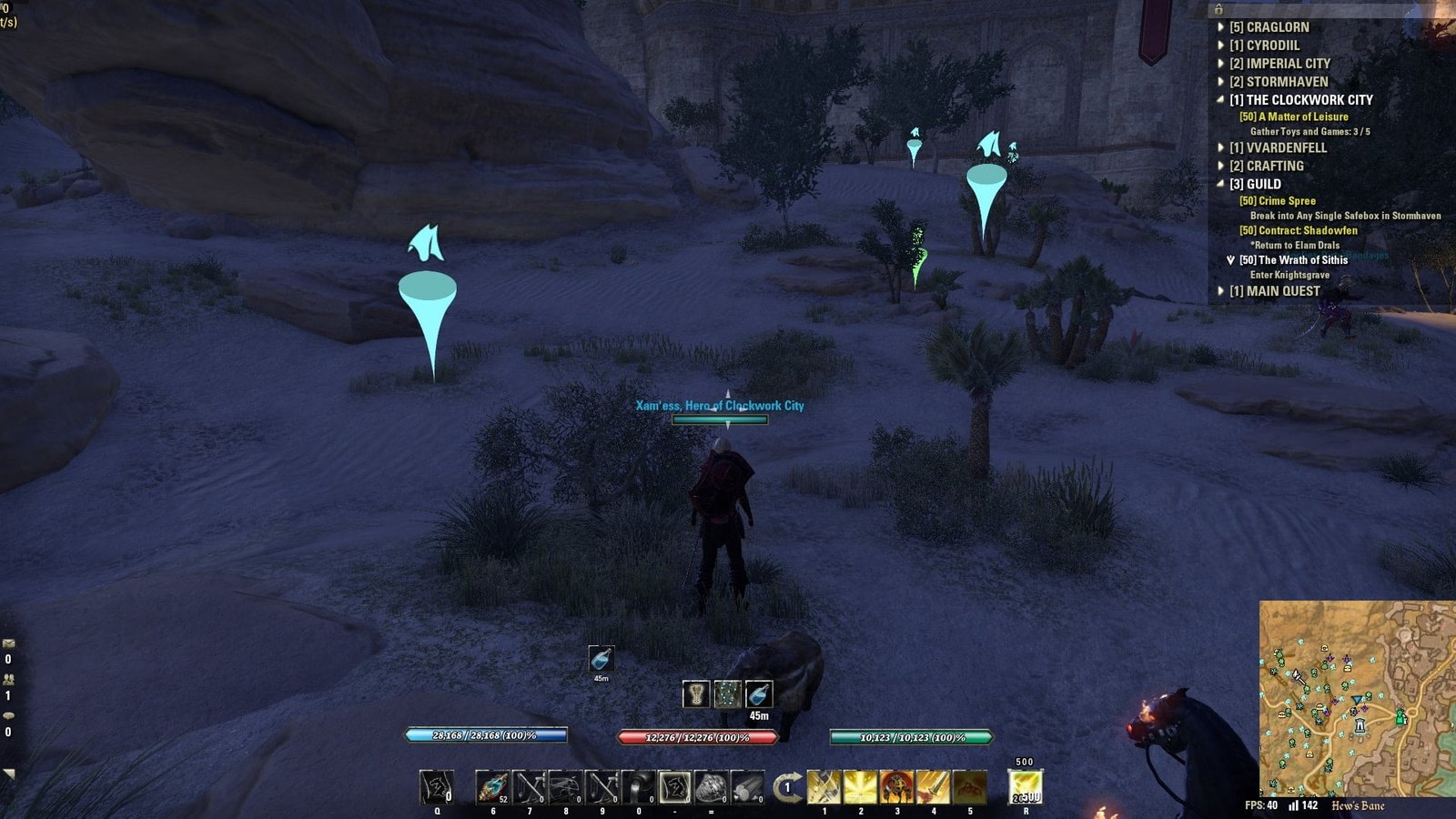Use the quickslot item bound to Q

[x=437, y=787]
